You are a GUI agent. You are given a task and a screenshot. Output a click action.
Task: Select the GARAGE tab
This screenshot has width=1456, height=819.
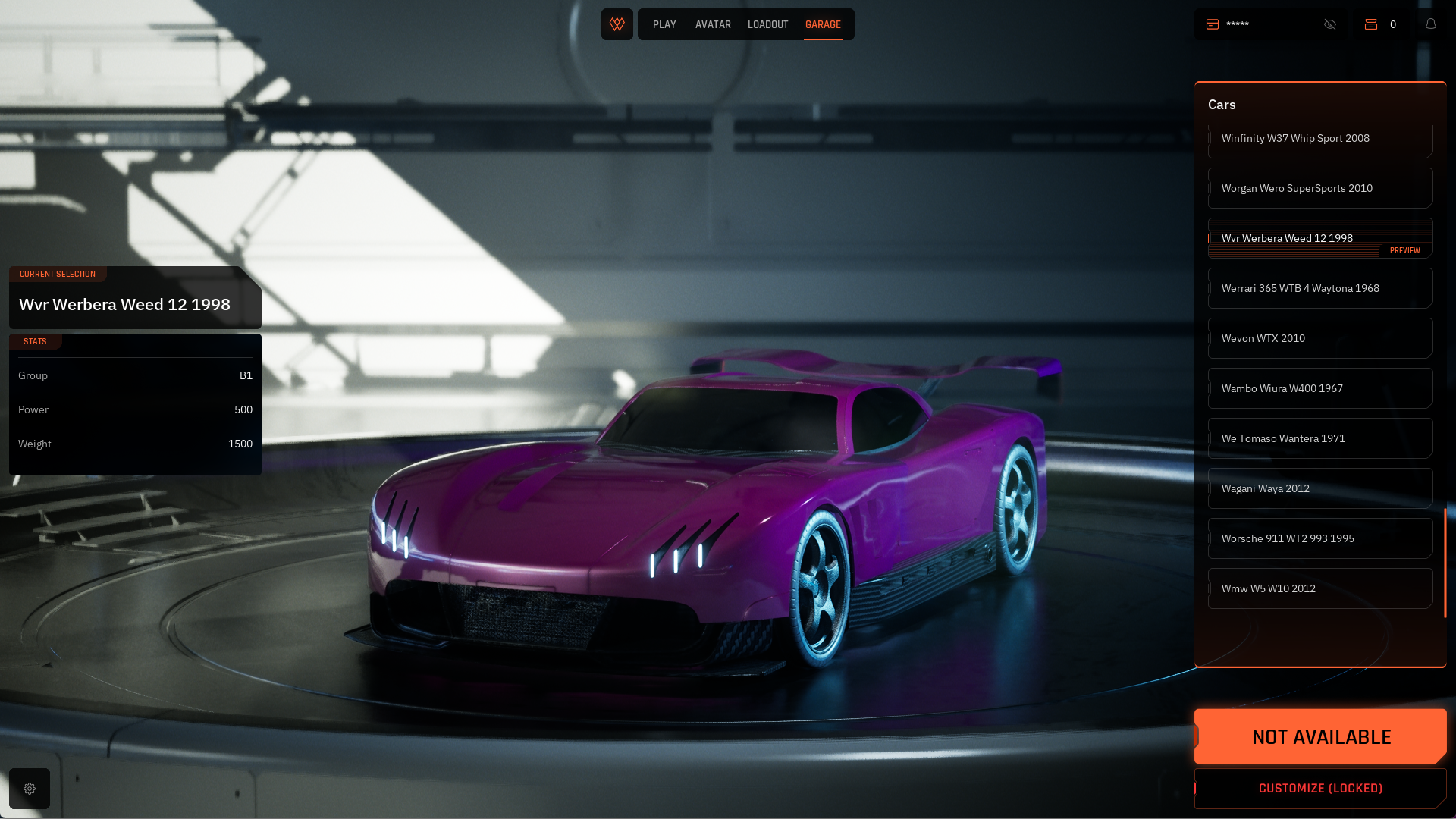[x=823, y=24]
